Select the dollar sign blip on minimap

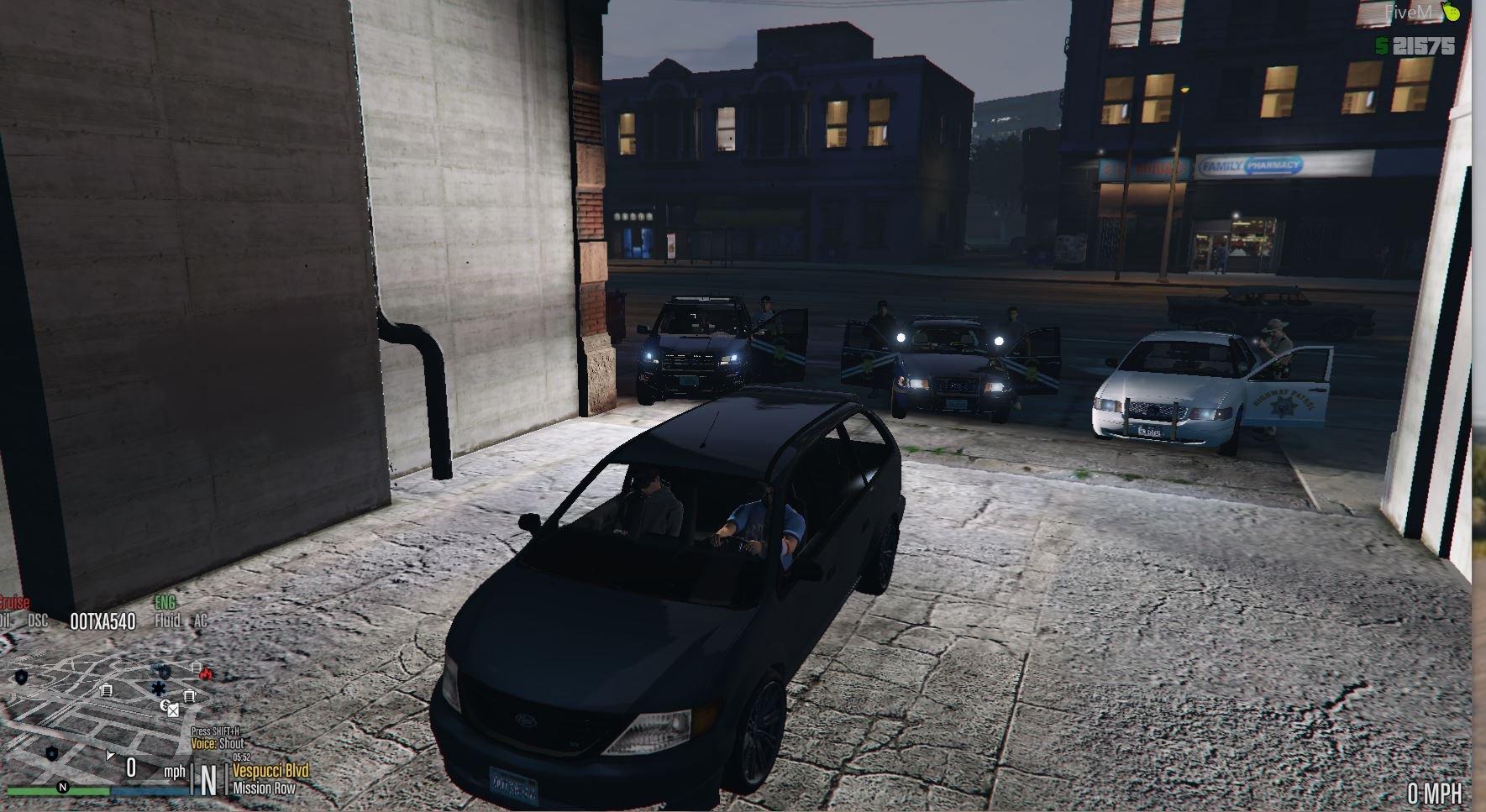[166, 705]
